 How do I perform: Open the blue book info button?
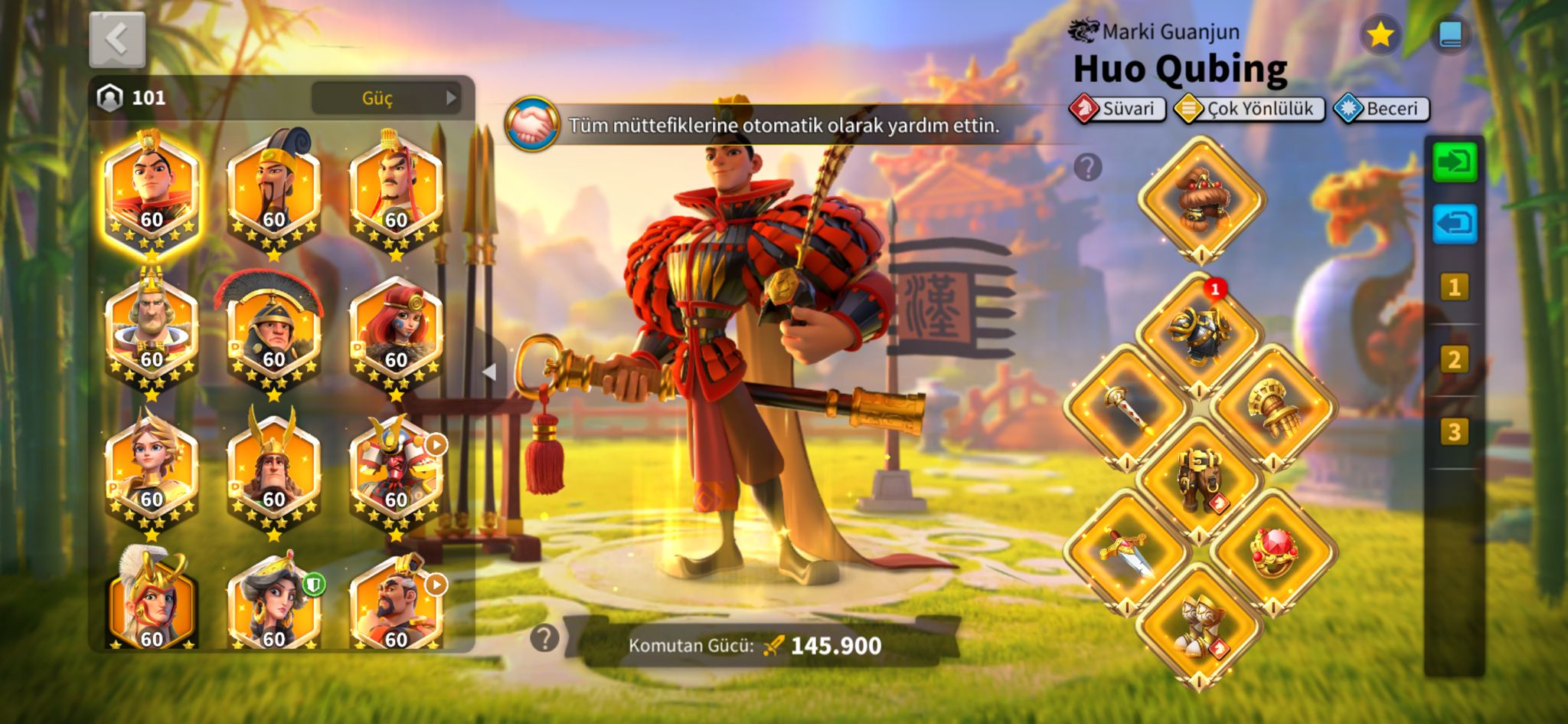1449,35
